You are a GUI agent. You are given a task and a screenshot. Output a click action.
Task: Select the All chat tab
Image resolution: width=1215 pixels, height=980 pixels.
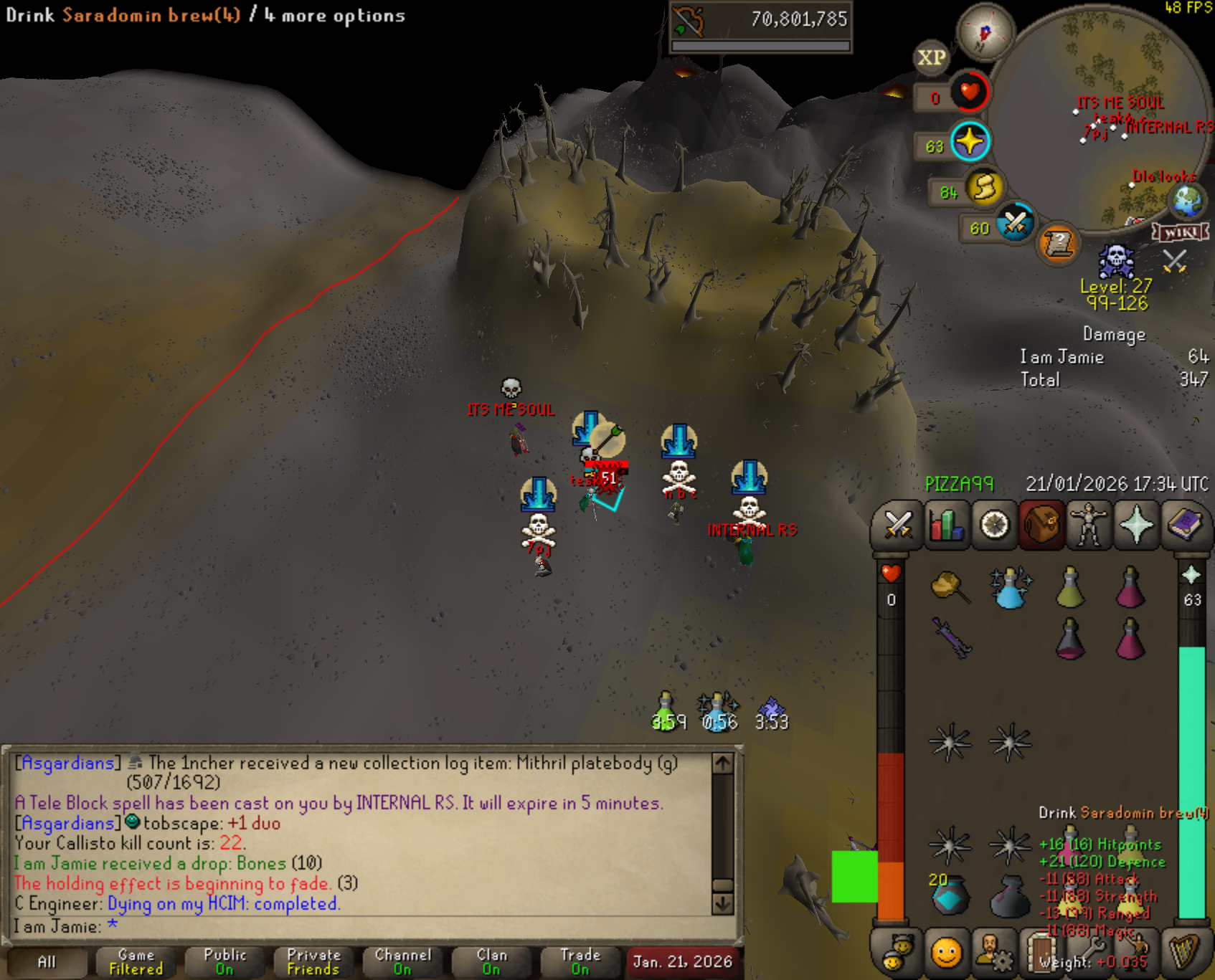47,961
